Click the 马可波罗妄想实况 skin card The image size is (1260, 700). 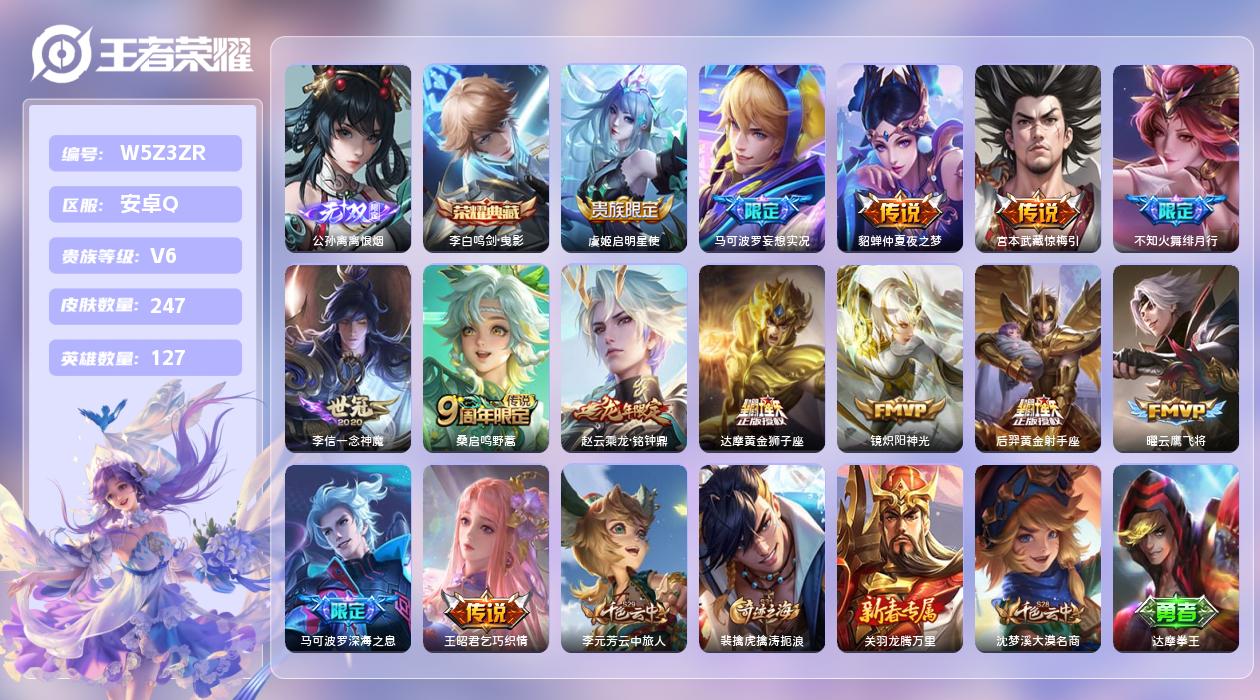click(762, 158)
